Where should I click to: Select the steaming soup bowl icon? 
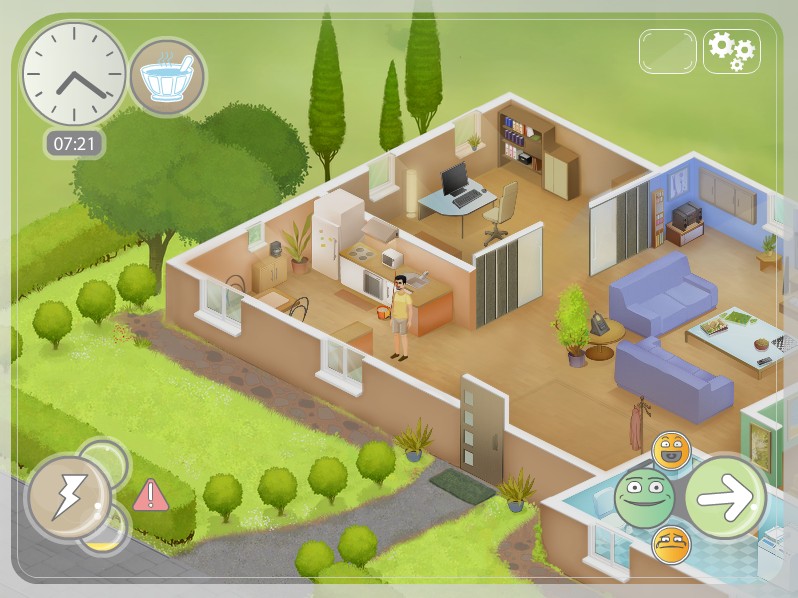(167, 77)
